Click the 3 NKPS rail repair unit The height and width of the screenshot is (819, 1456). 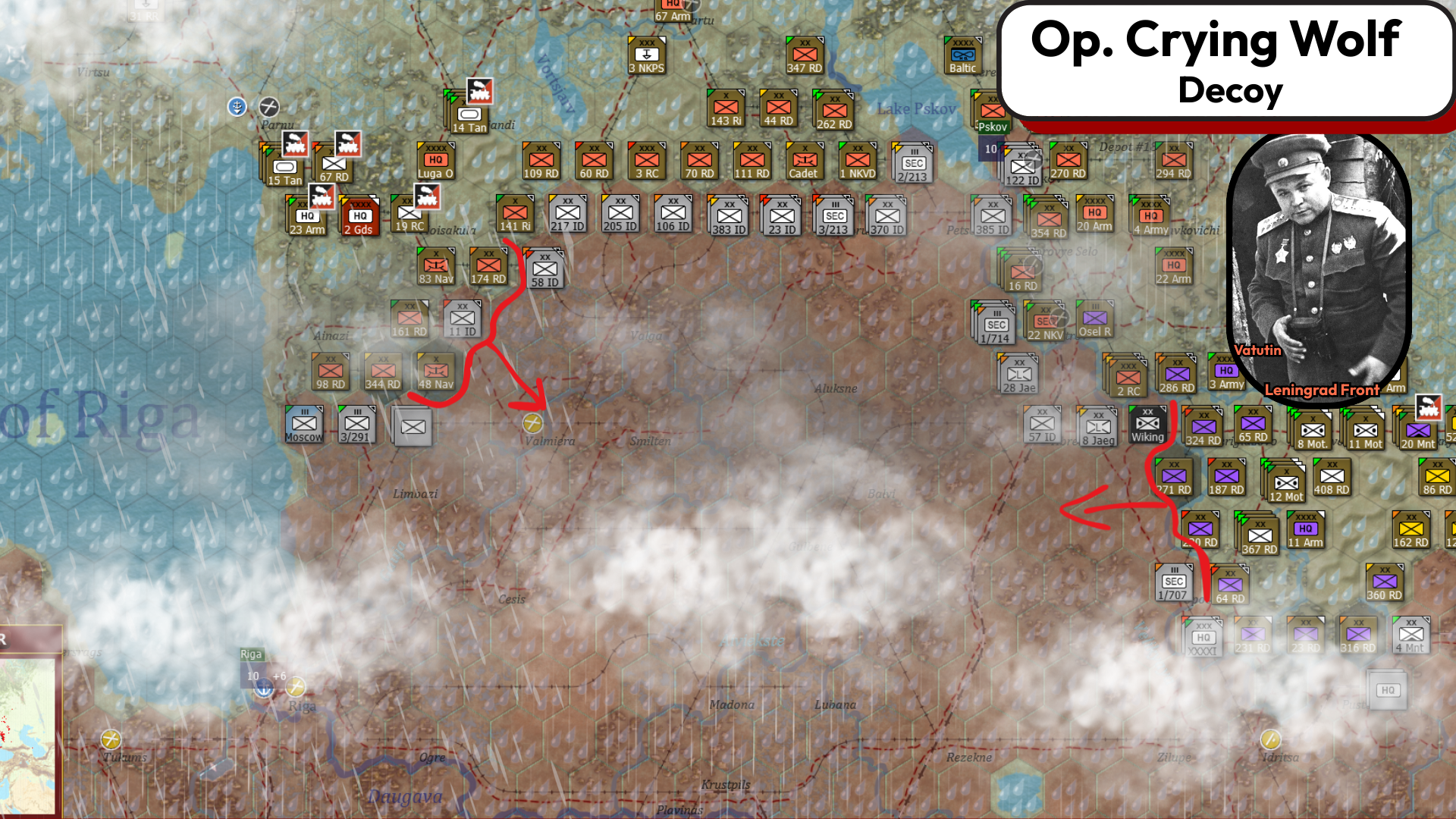tap(646, 55)
